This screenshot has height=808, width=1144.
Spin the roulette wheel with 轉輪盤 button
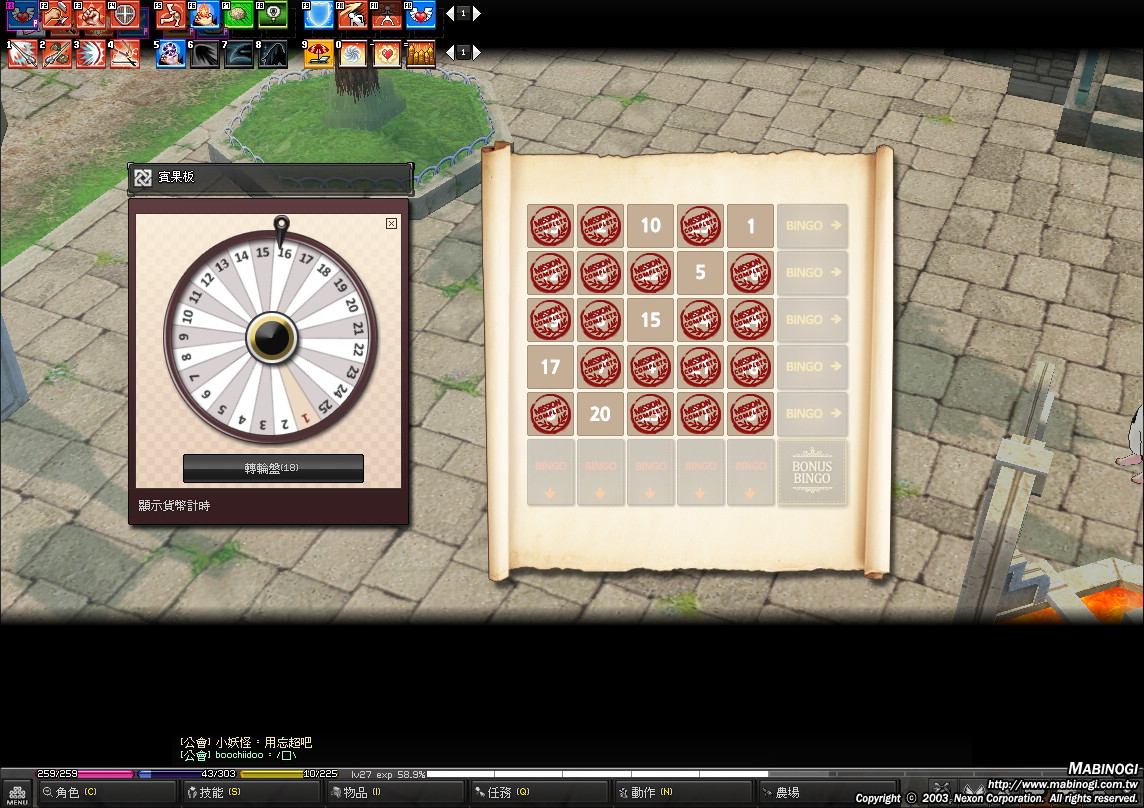273,468
